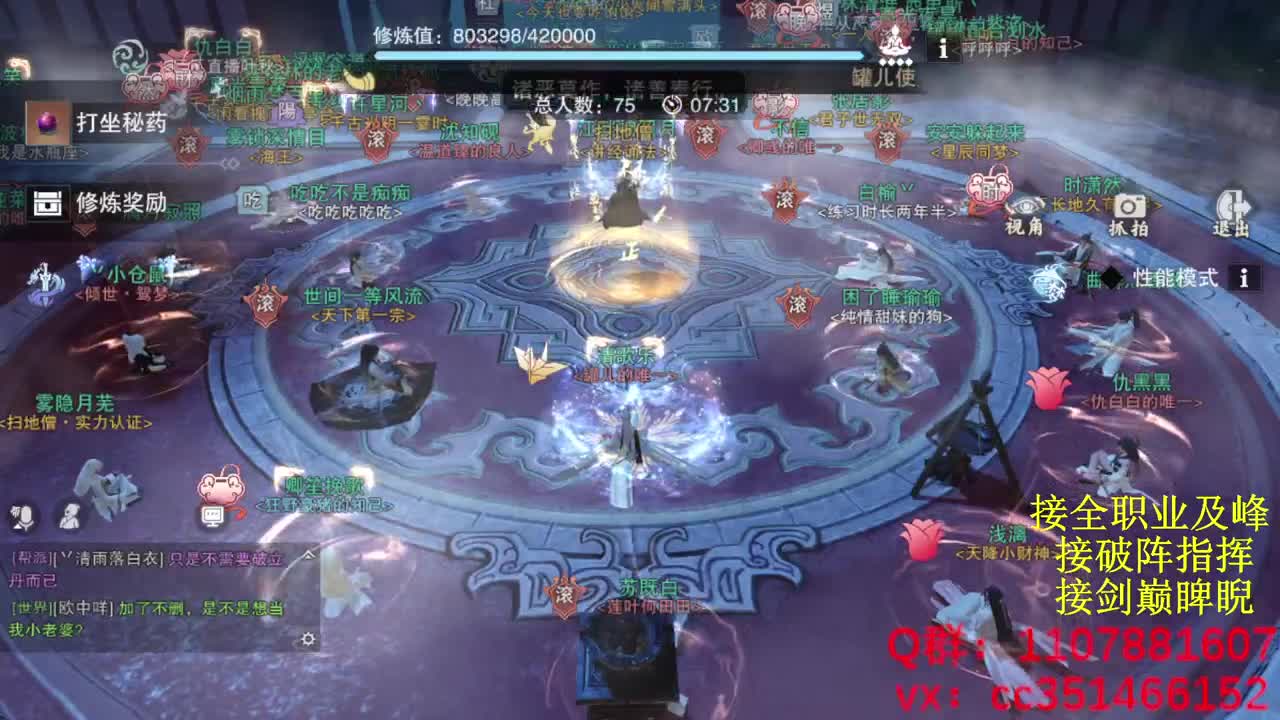
Task: Click the info icon next to 性能模式
Action: click(x=1244, y=278)
